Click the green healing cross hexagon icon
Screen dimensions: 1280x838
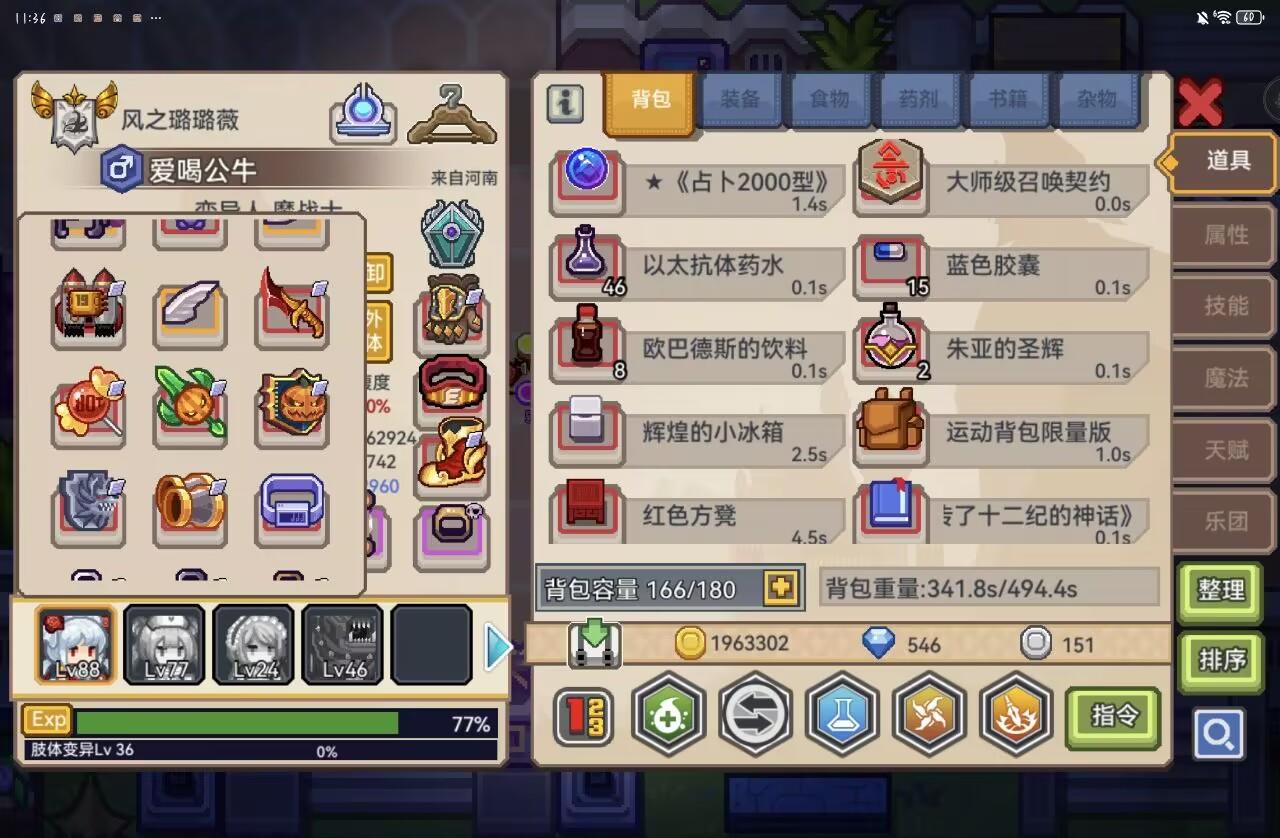pyautogui.click(x=669, y=718)
